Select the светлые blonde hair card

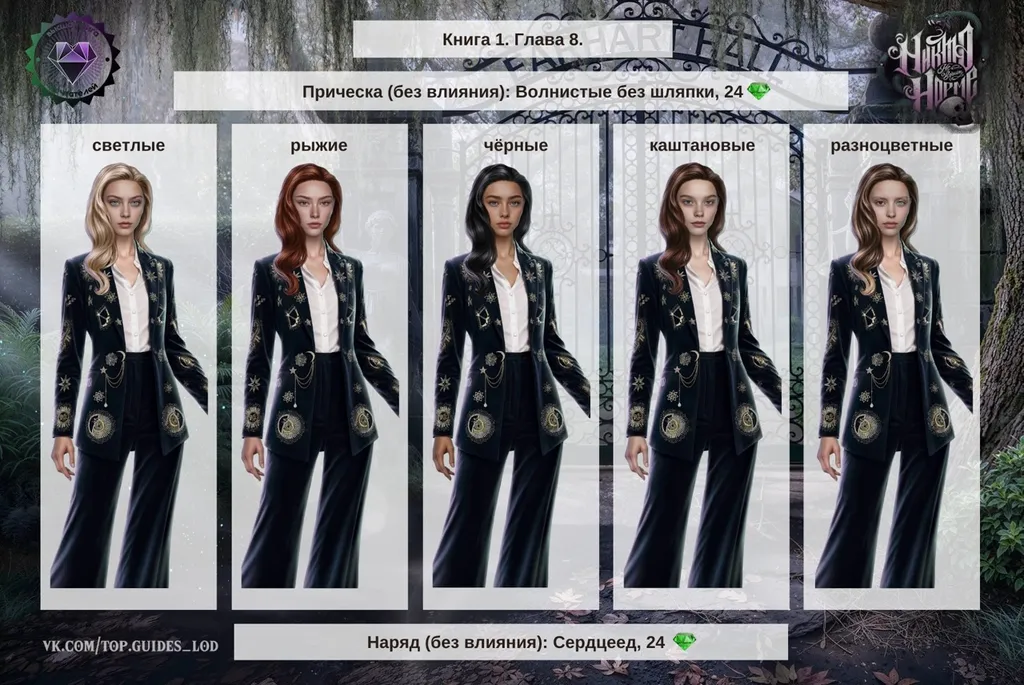pyautogui.click(x=128, y=366)
